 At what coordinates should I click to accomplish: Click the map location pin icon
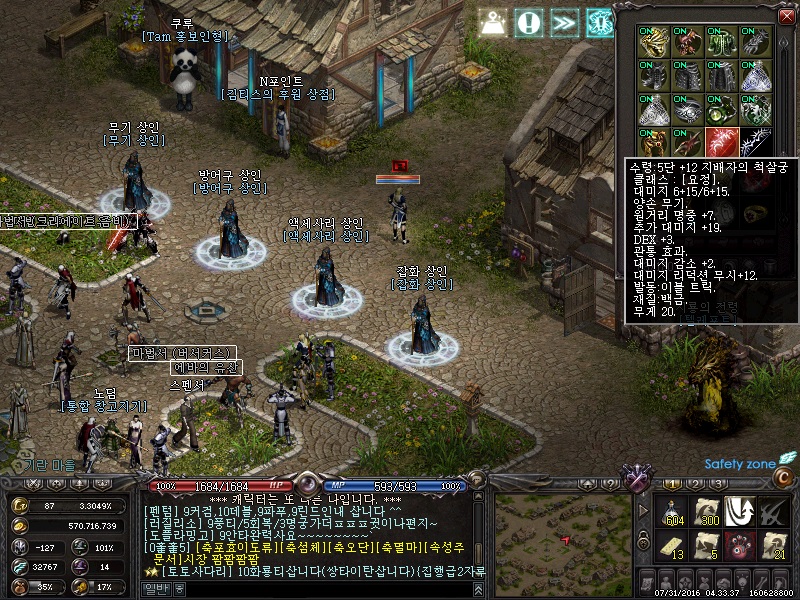[493, 21]
